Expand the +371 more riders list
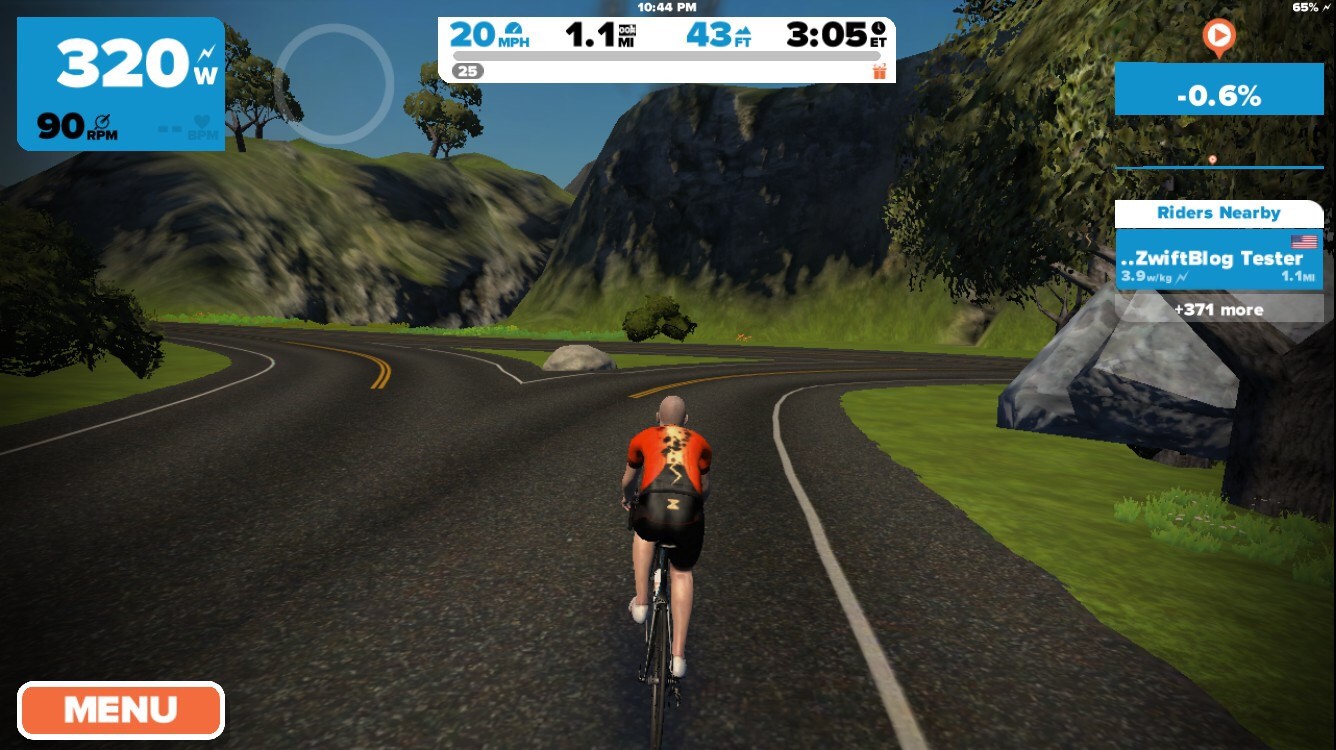Screen dimensions: 1336x750 [x=1219, y=309]
